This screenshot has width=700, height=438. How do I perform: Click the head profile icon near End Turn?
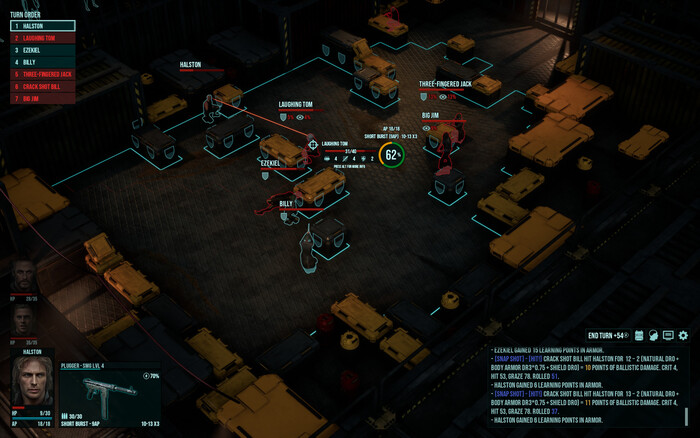tap(654, 335)
